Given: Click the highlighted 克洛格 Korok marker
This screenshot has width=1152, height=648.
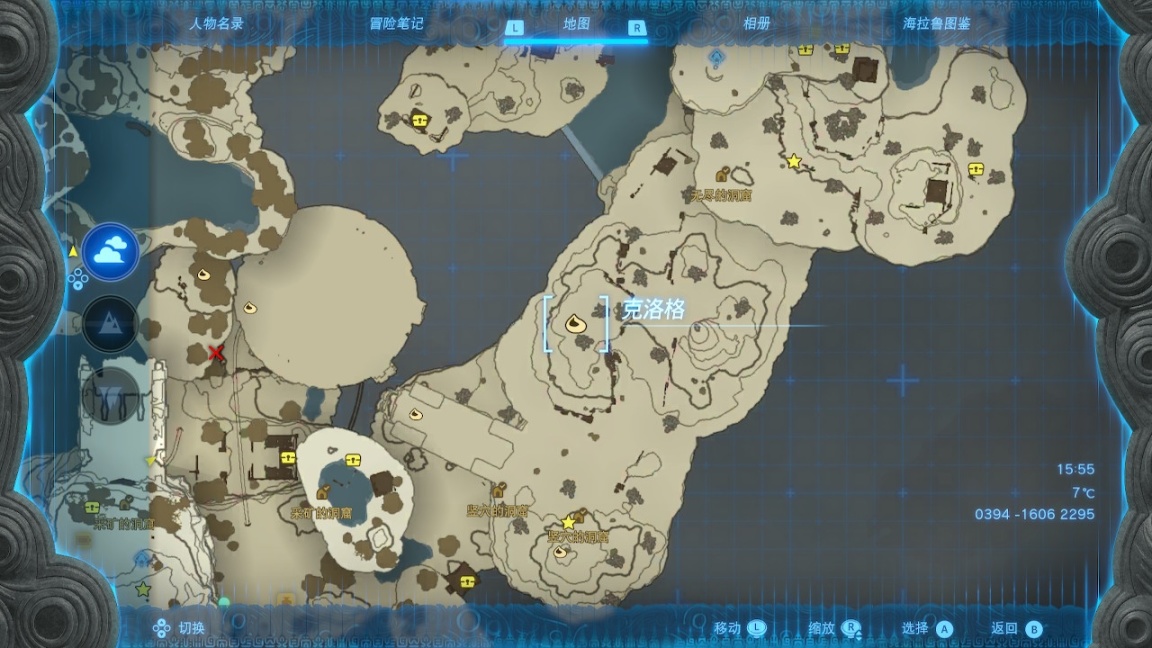Looking at the screenshot, I should click(x=575, y=322).
